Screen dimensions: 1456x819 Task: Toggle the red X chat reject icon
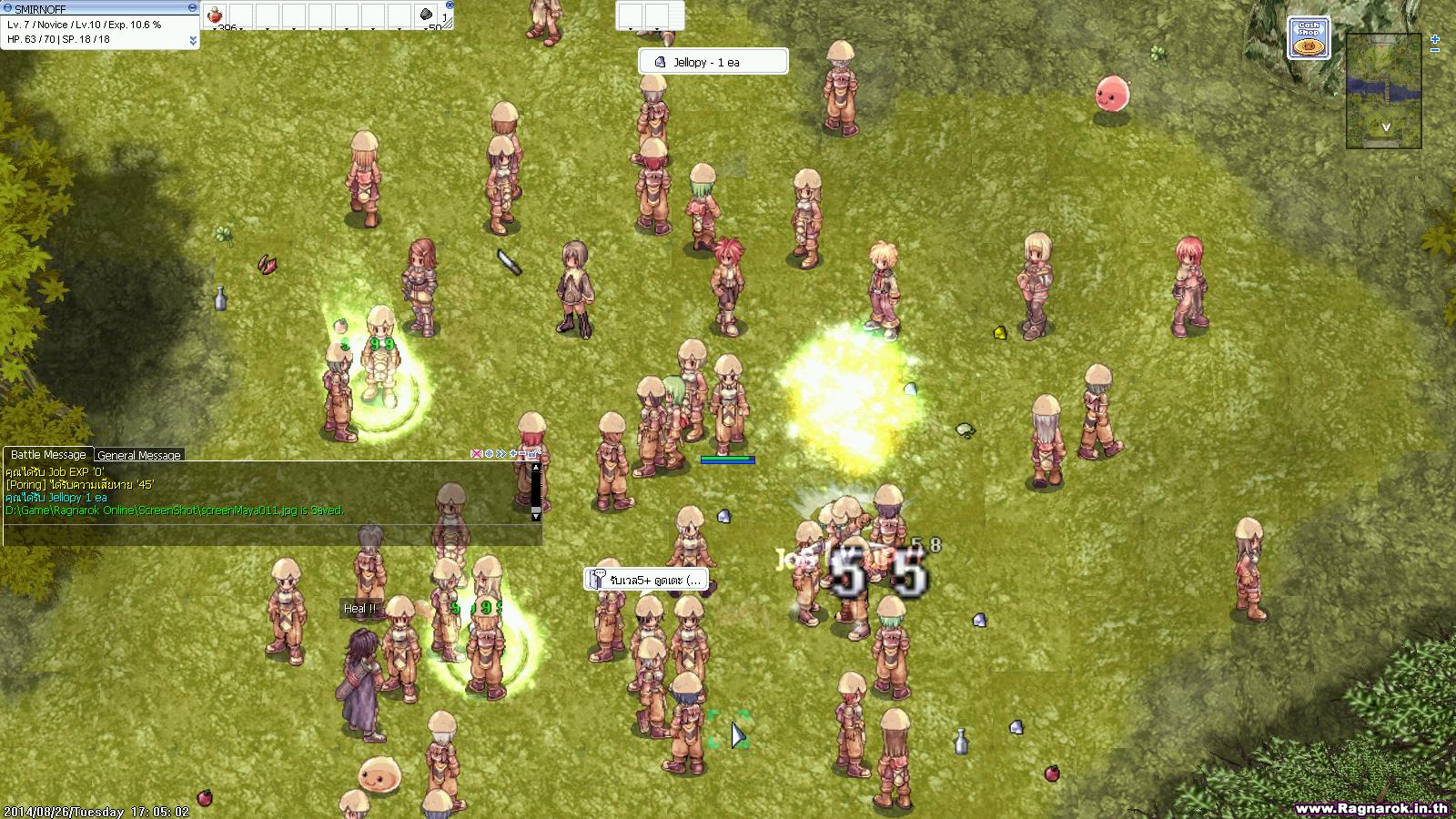[x=476, y=452]
